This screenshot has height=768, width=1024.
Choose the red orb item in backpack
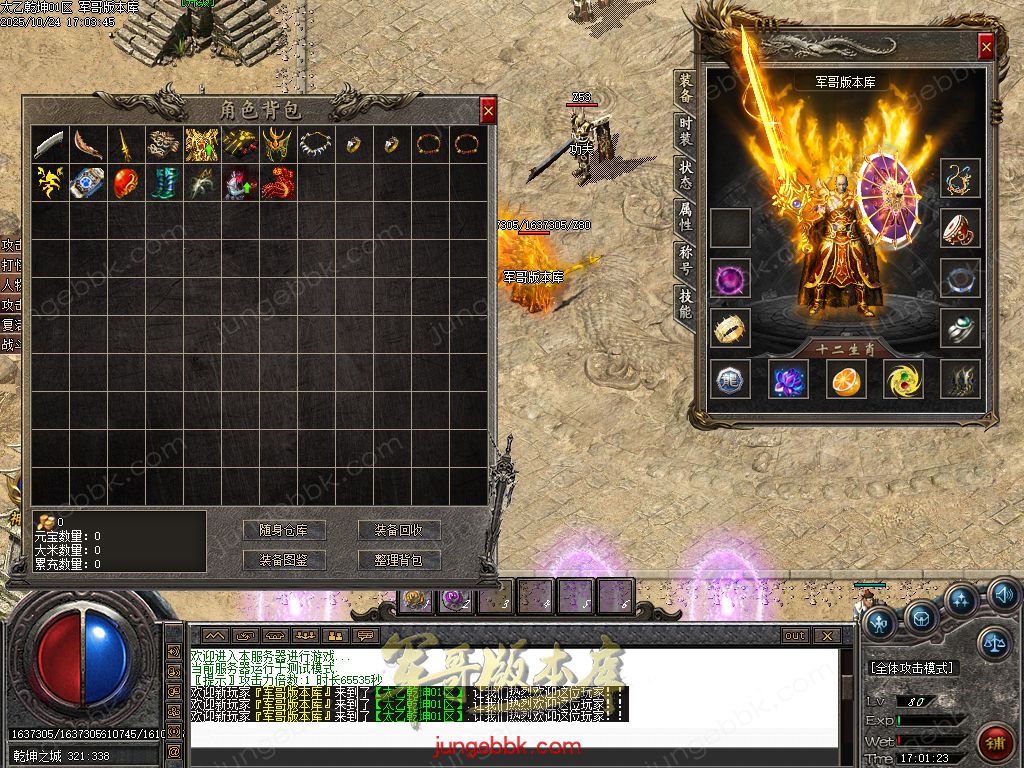pos(126,182)
